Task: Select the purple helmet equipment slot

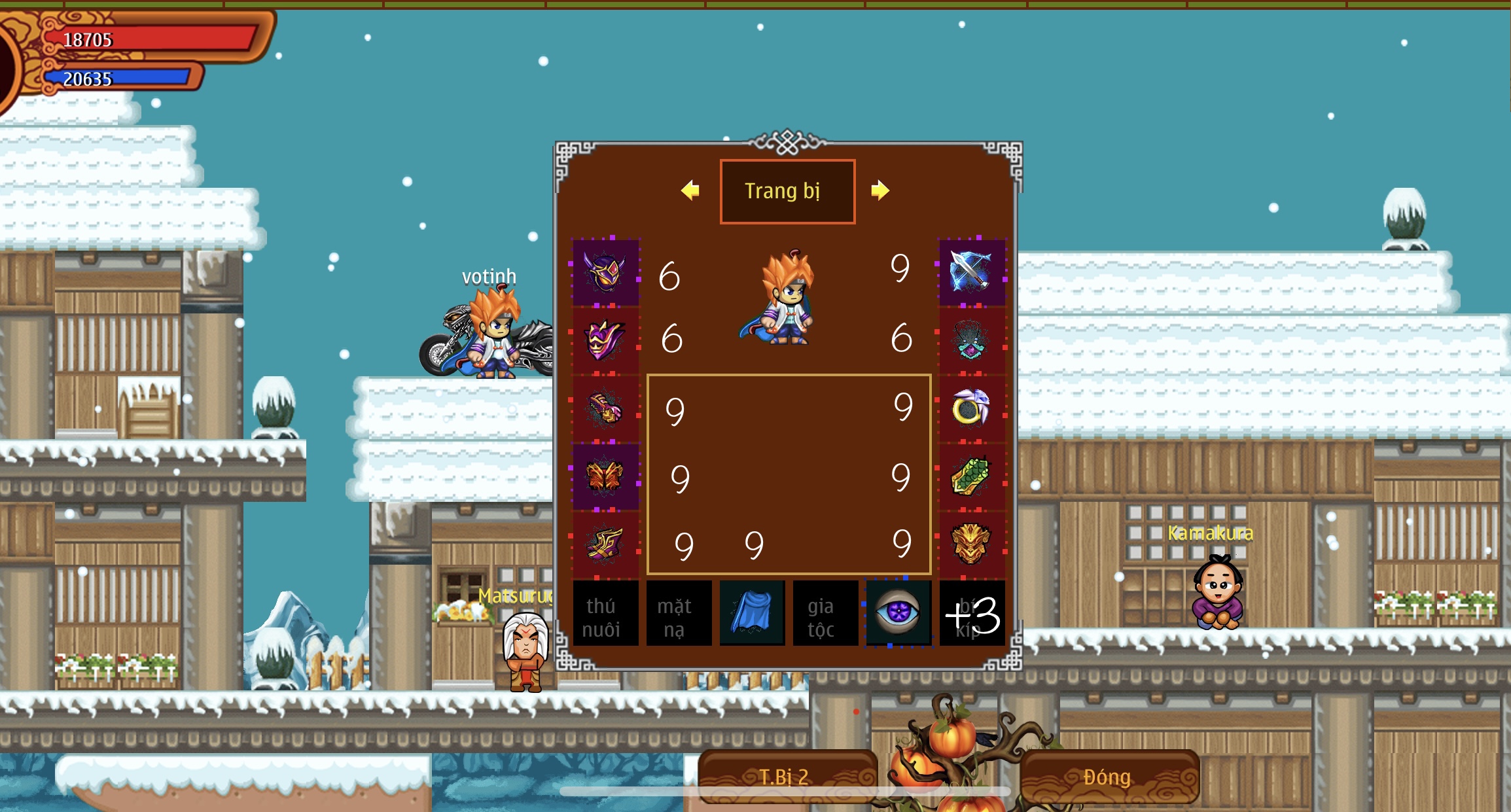Action: tap(605, 272)
